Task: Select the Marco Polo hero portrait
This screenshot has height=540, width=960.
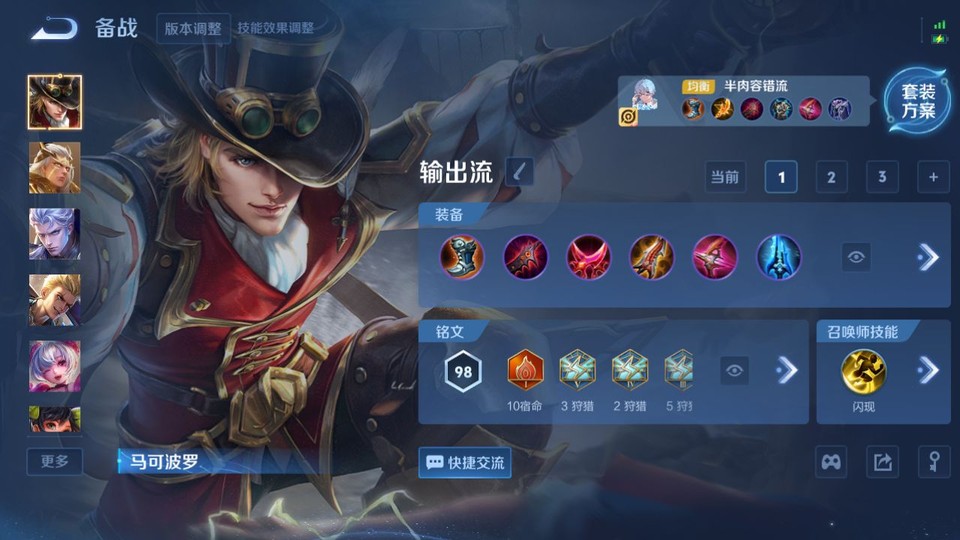Action: pyautogui.click(x=55, y=102)
